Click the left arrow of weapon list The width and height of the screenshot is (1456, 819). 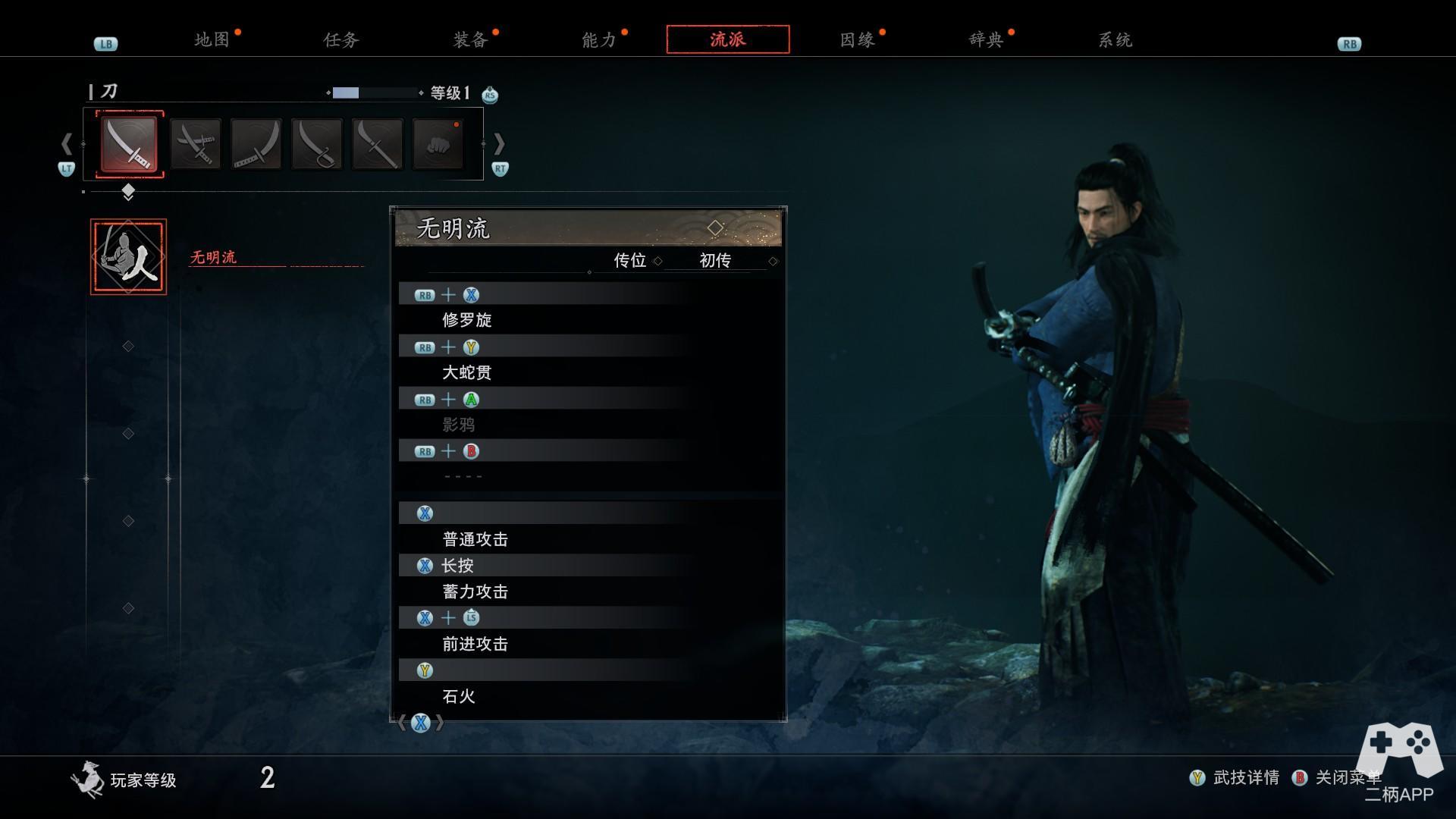(67, 143)
